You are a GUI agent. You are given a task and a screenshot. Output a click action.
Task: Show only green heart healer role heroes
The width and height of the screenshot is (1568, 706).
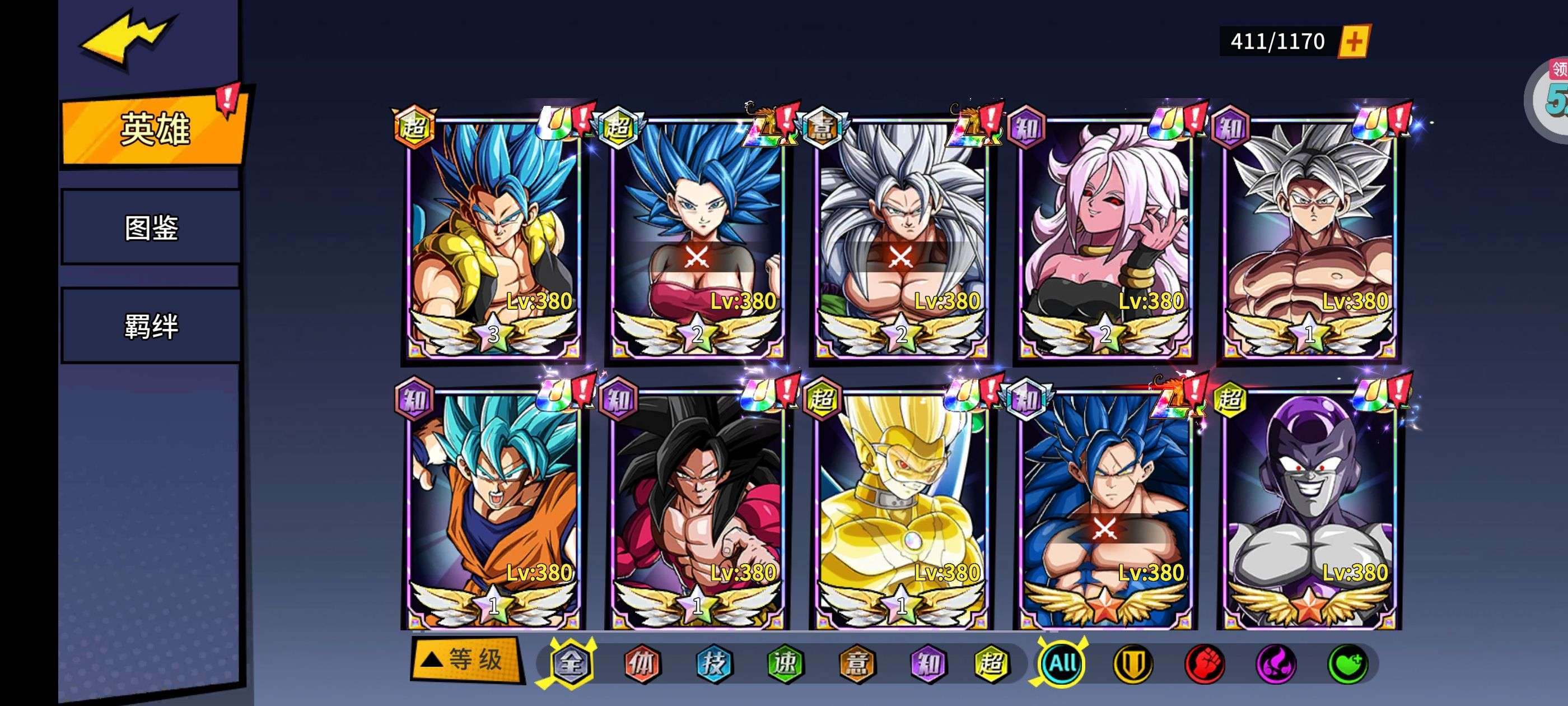[1348, 663]
